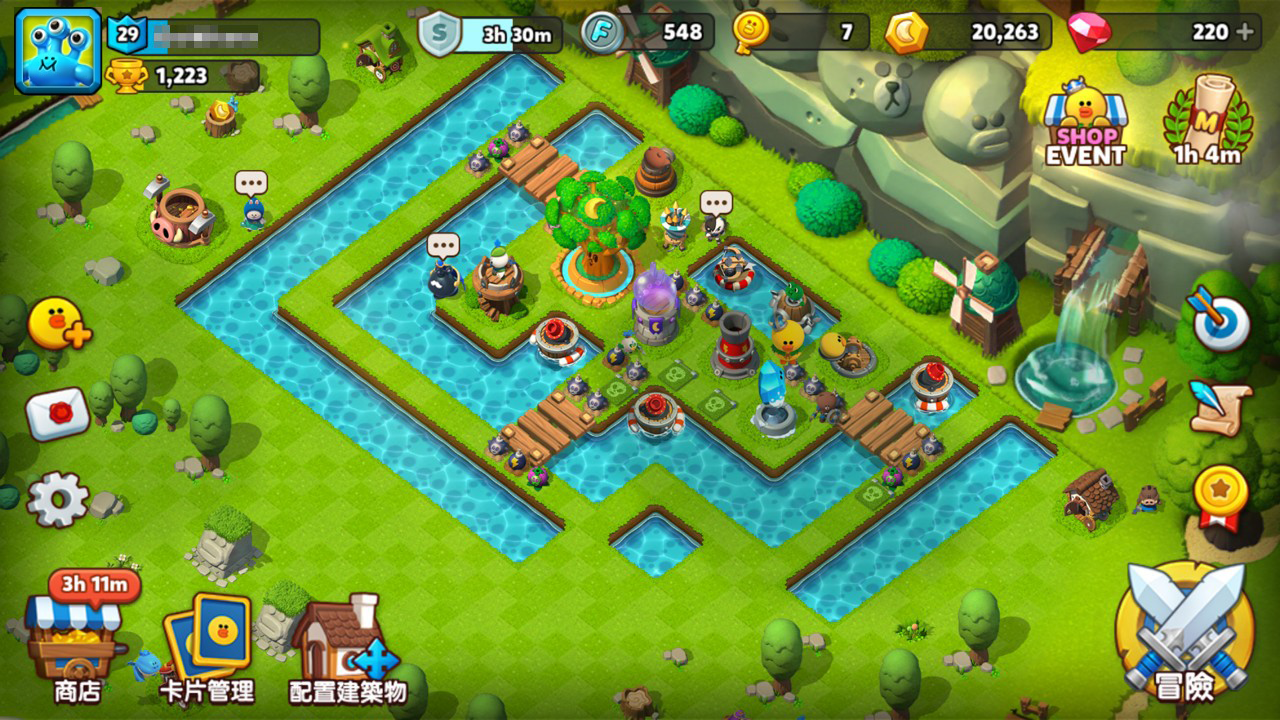Open the mail envelope icon

click(x=57, y=414)
